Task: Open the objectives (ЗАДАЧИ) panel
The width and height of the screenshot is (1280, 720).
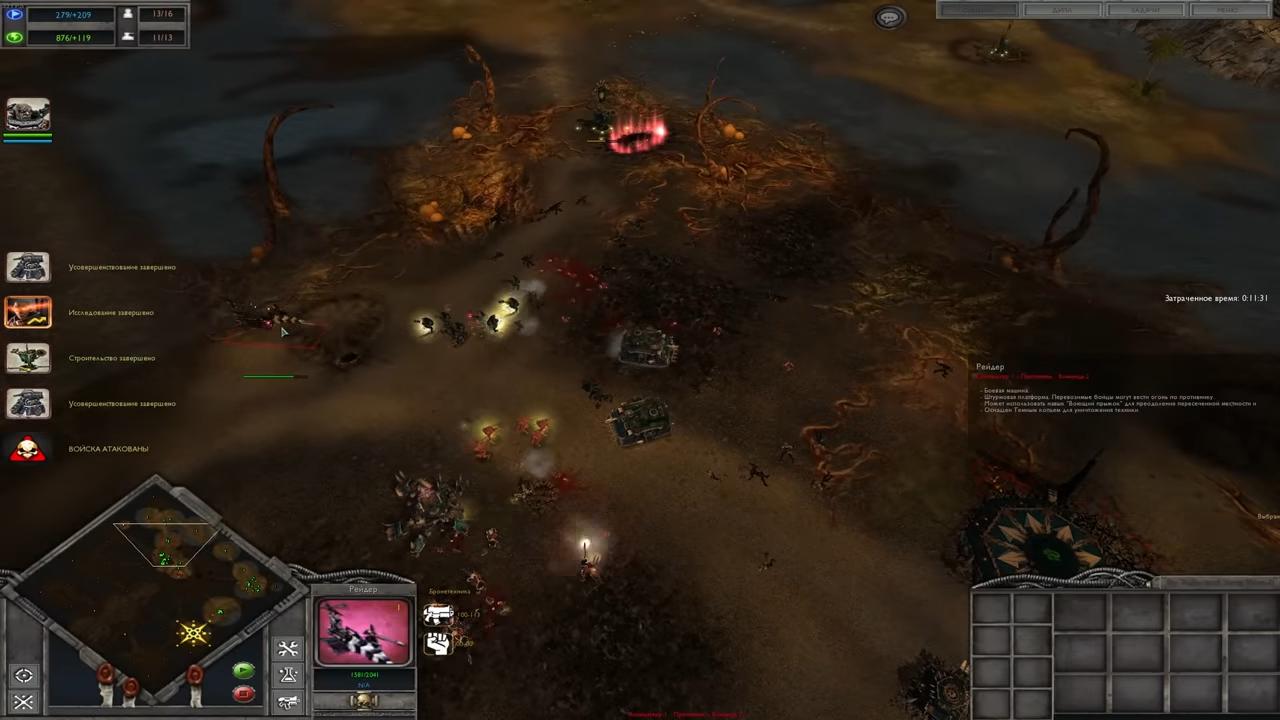Action: (x=1145, y=10)
